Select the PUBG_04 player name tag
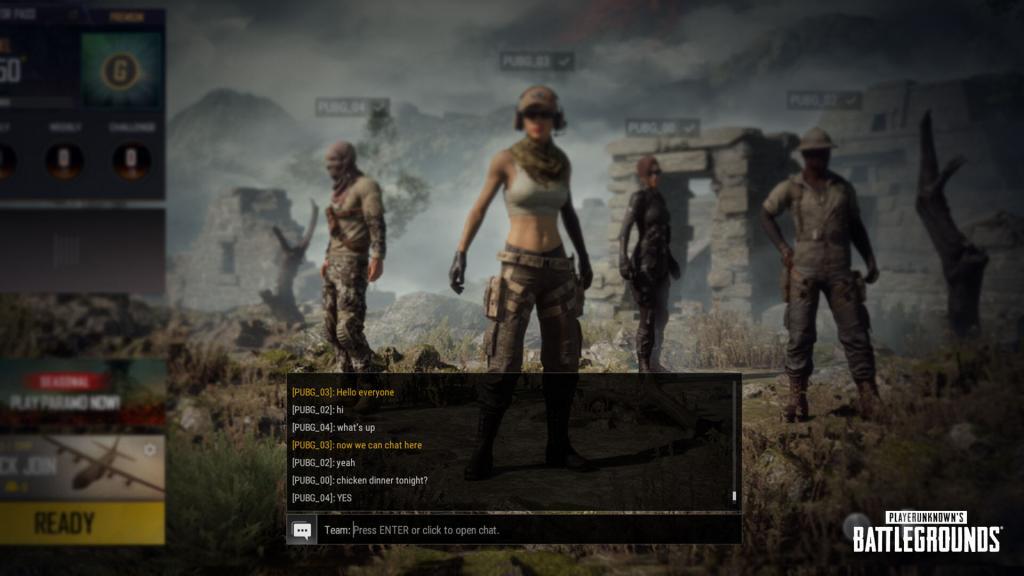This screenshot has height=576, width=1024. [x=352, y=106]
